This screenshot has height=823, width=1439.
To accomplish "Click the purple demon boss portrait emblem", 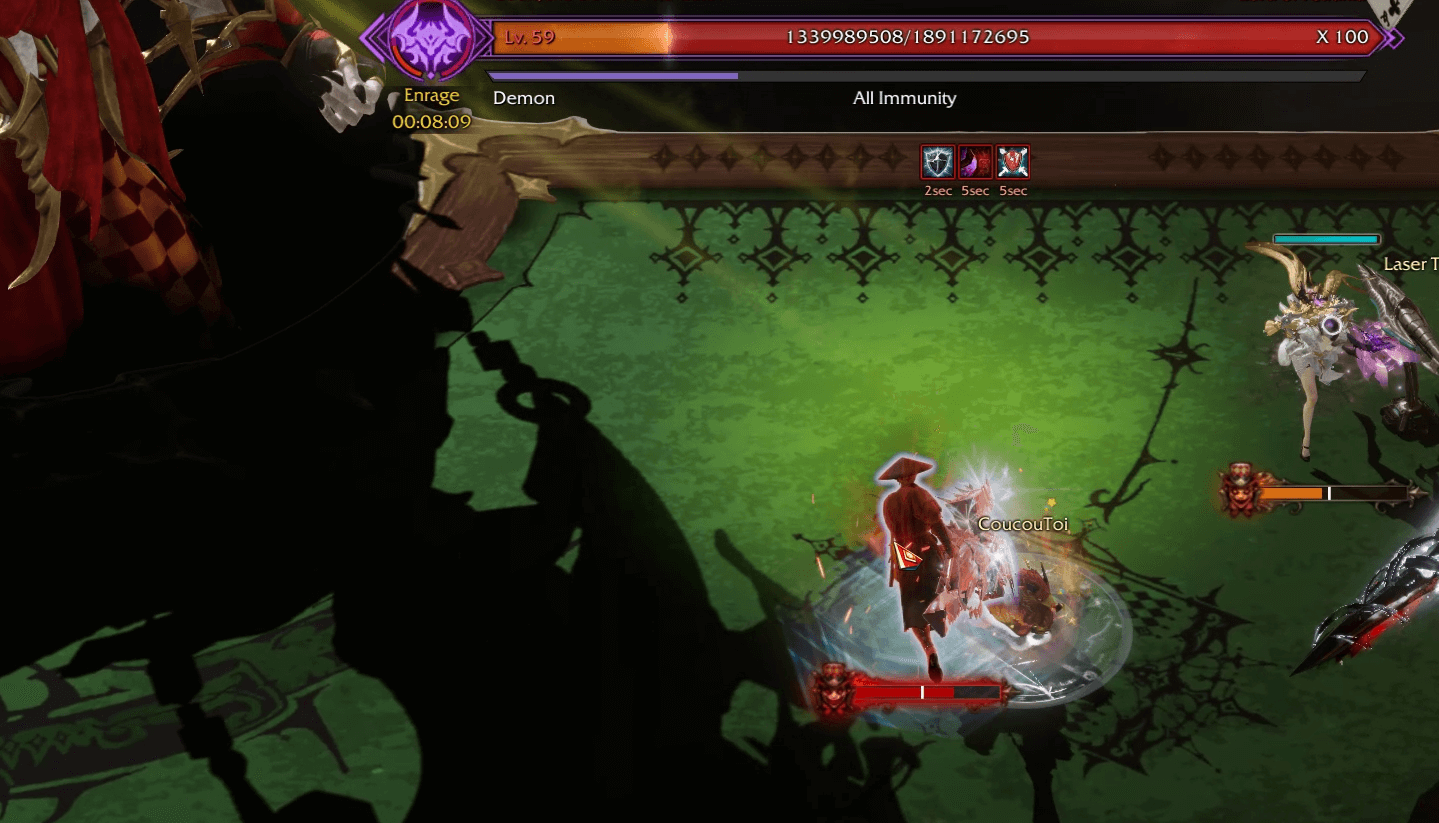I will point(431,39).
